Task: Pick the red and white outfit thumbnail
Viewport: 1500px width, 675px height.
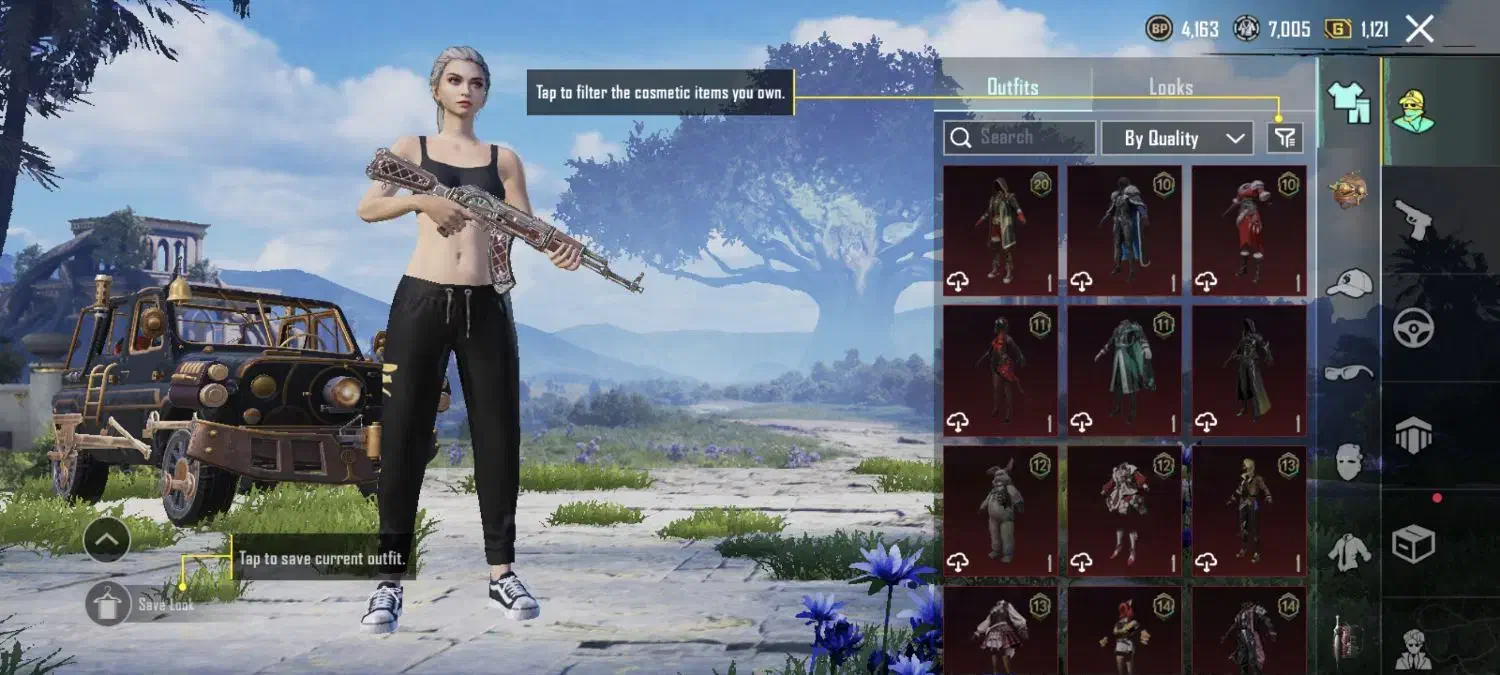Action: [1248, 230]
